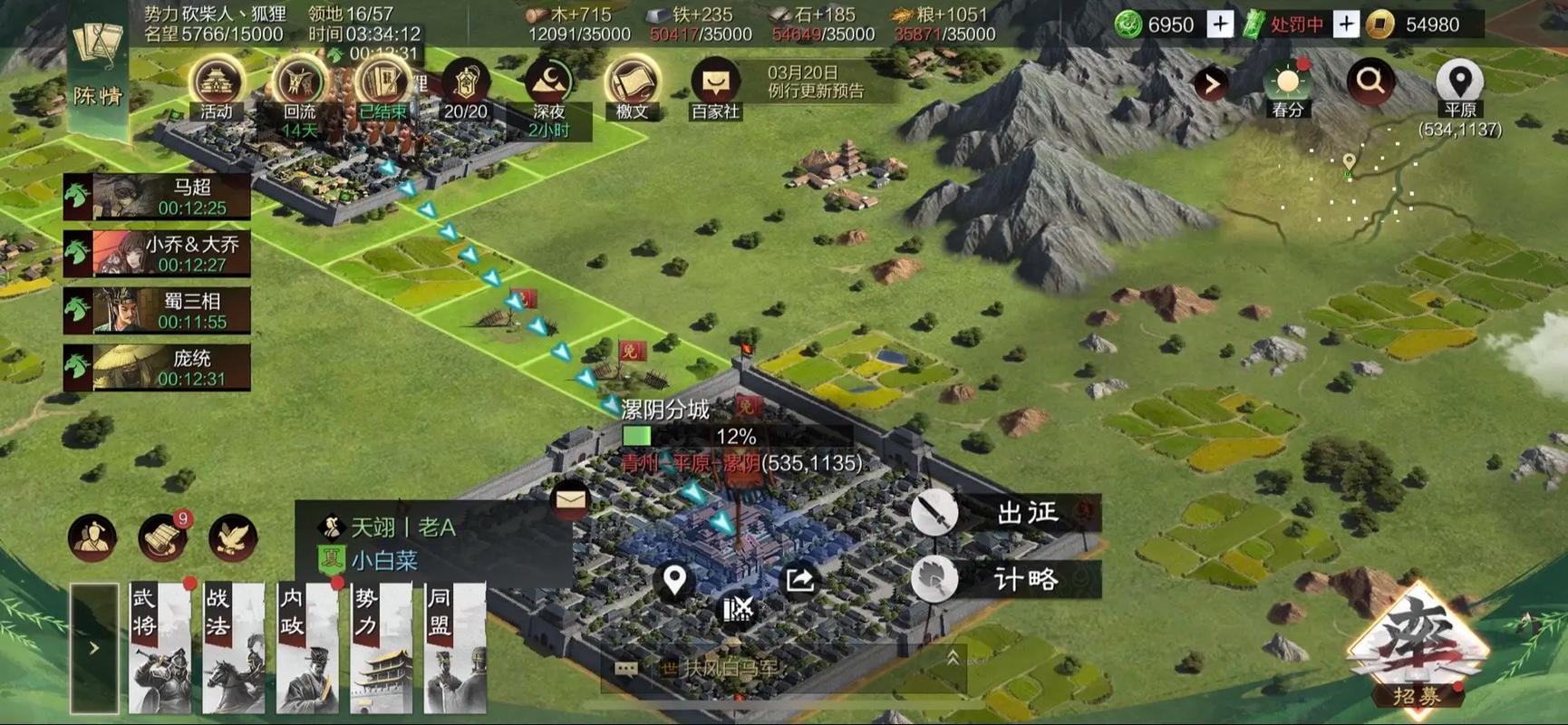Open the 内政 internal affairs menu
1568x725 pixels.
[307, 647]
